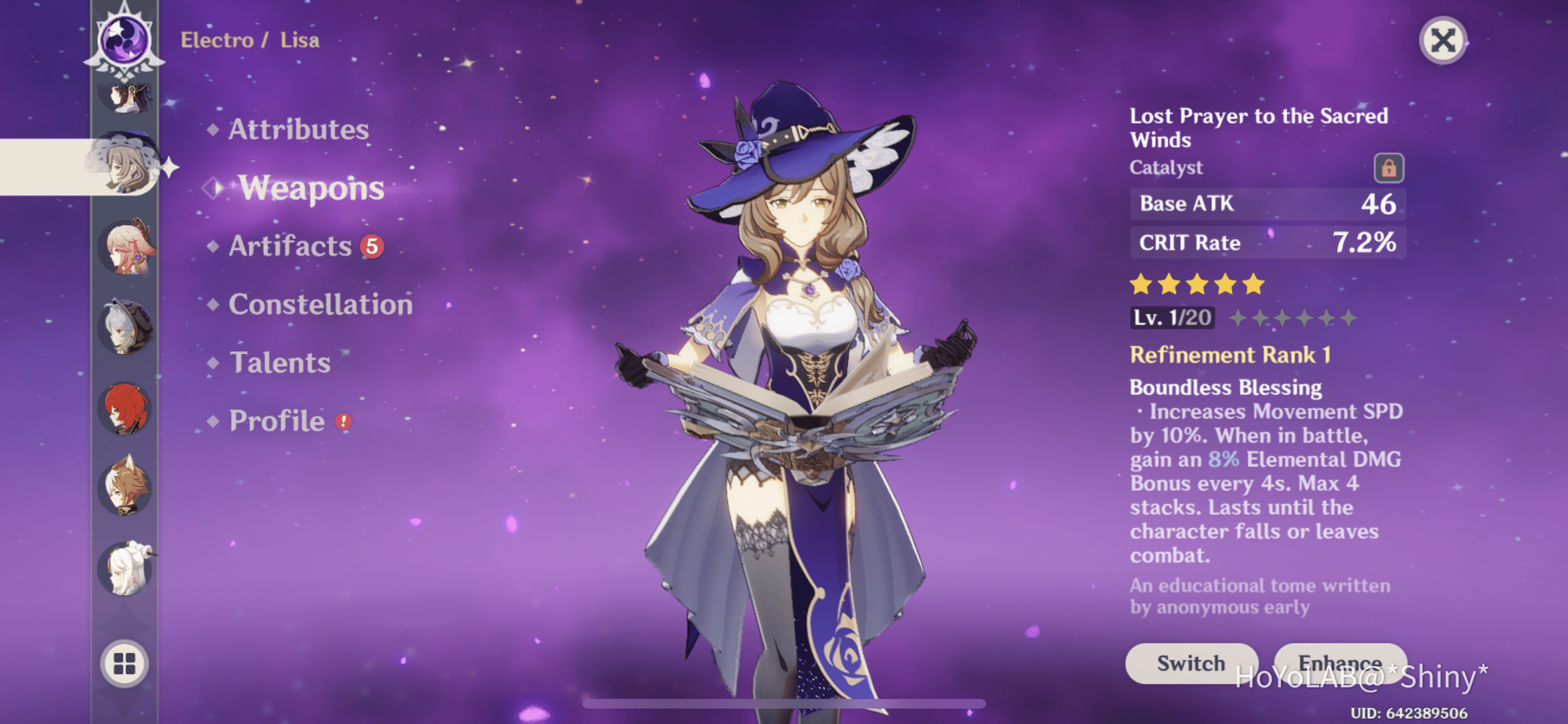Select the Weapons menu entry
1568x724 pixels.
point(311,188)
